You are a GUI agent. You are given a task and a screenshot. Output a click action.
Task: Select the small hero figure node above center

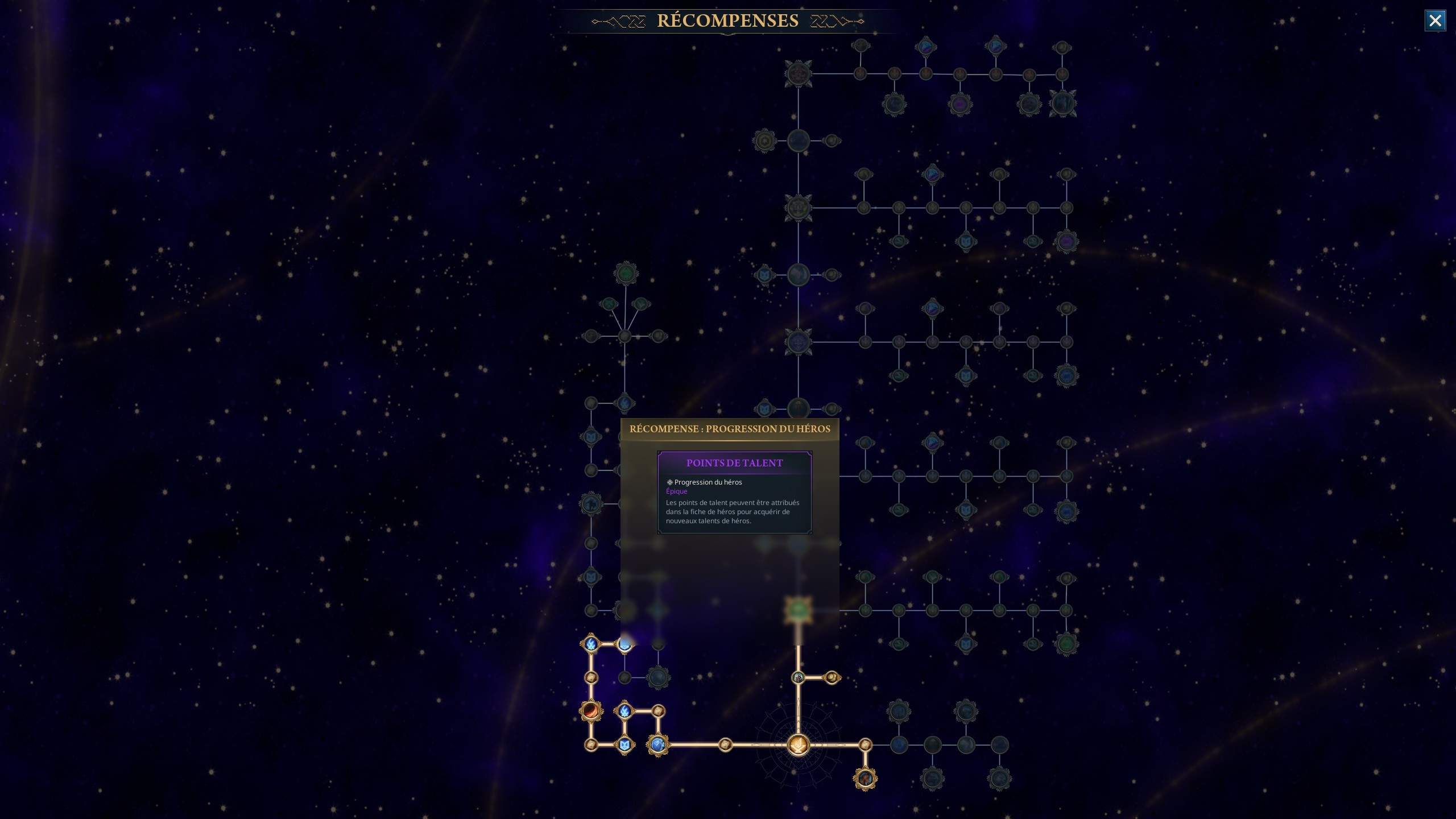[x=798, y=677]
